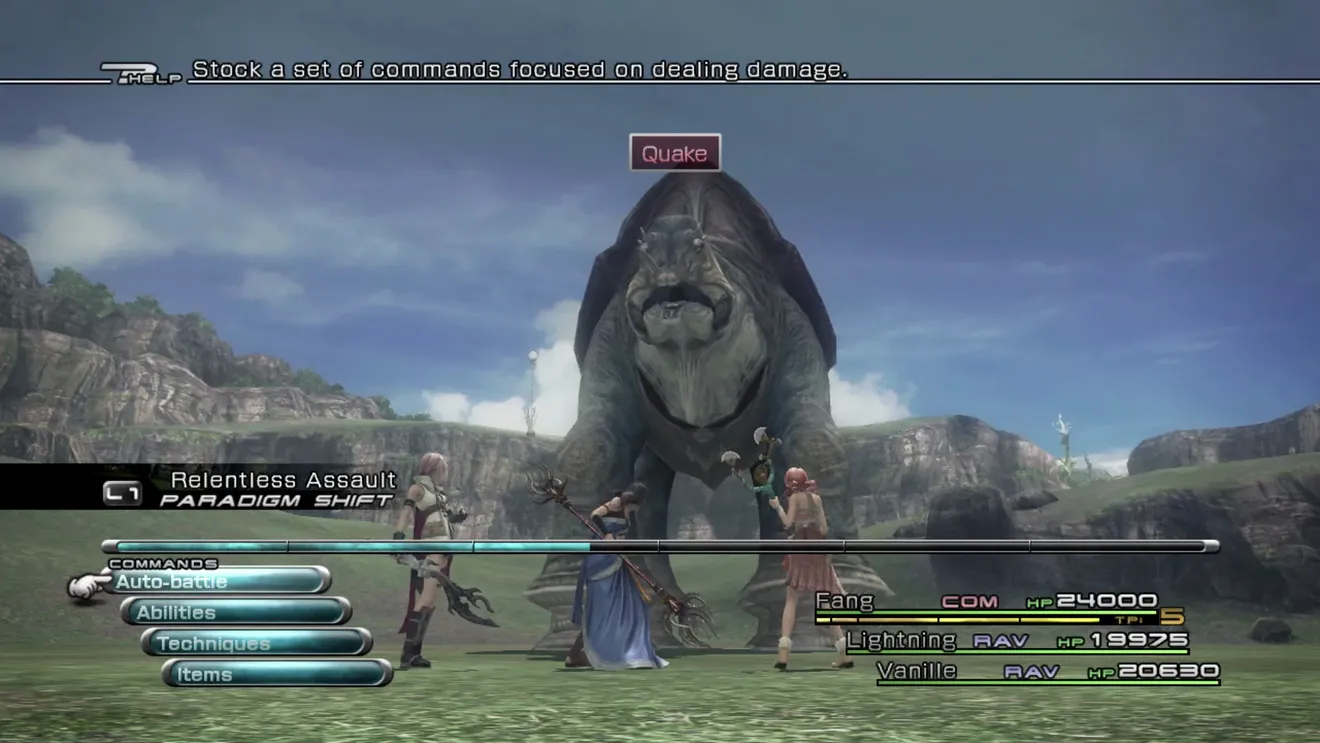Choose the Techniques command
Viewport: 1320px width, 743px height.
tap(257, 643)
